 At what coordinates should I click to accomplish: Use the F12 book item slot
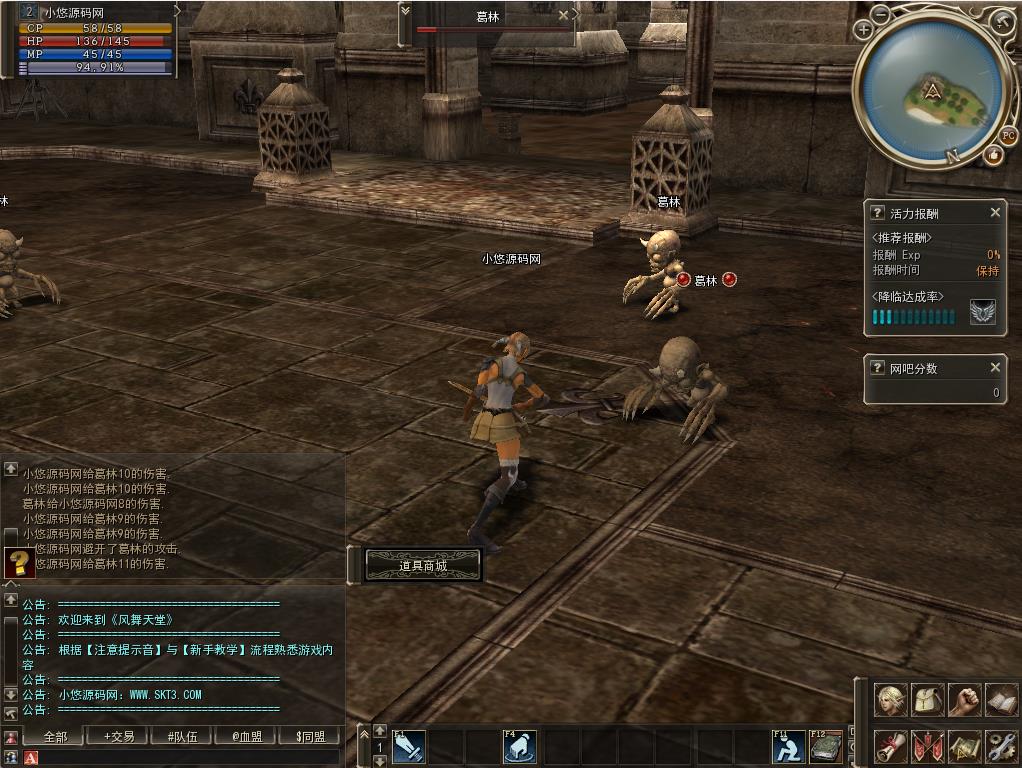click(x=825, y=746)
